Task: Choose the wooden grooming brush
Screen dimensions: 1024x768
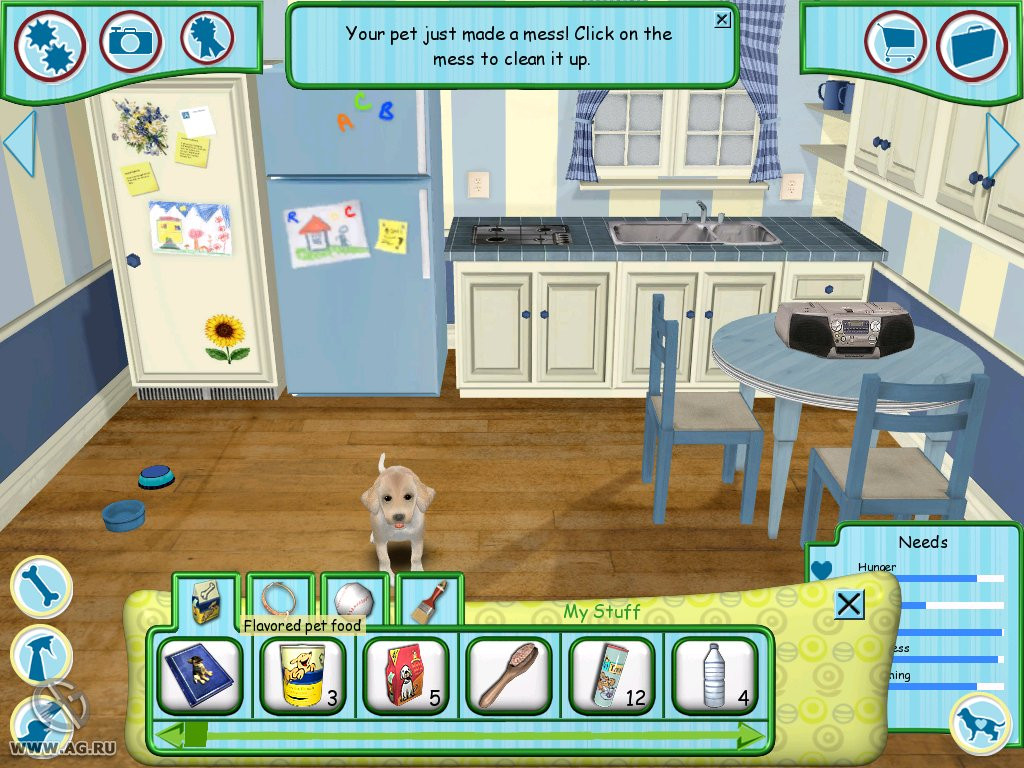Action: coord(508,676)
